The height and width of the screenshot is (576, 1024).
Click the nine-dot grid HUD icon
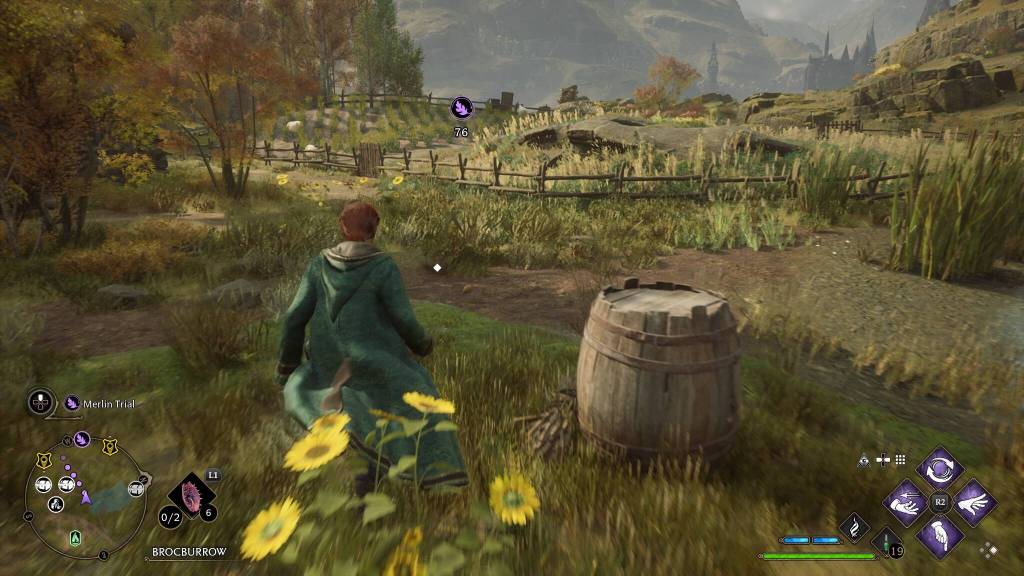(900, 460)
